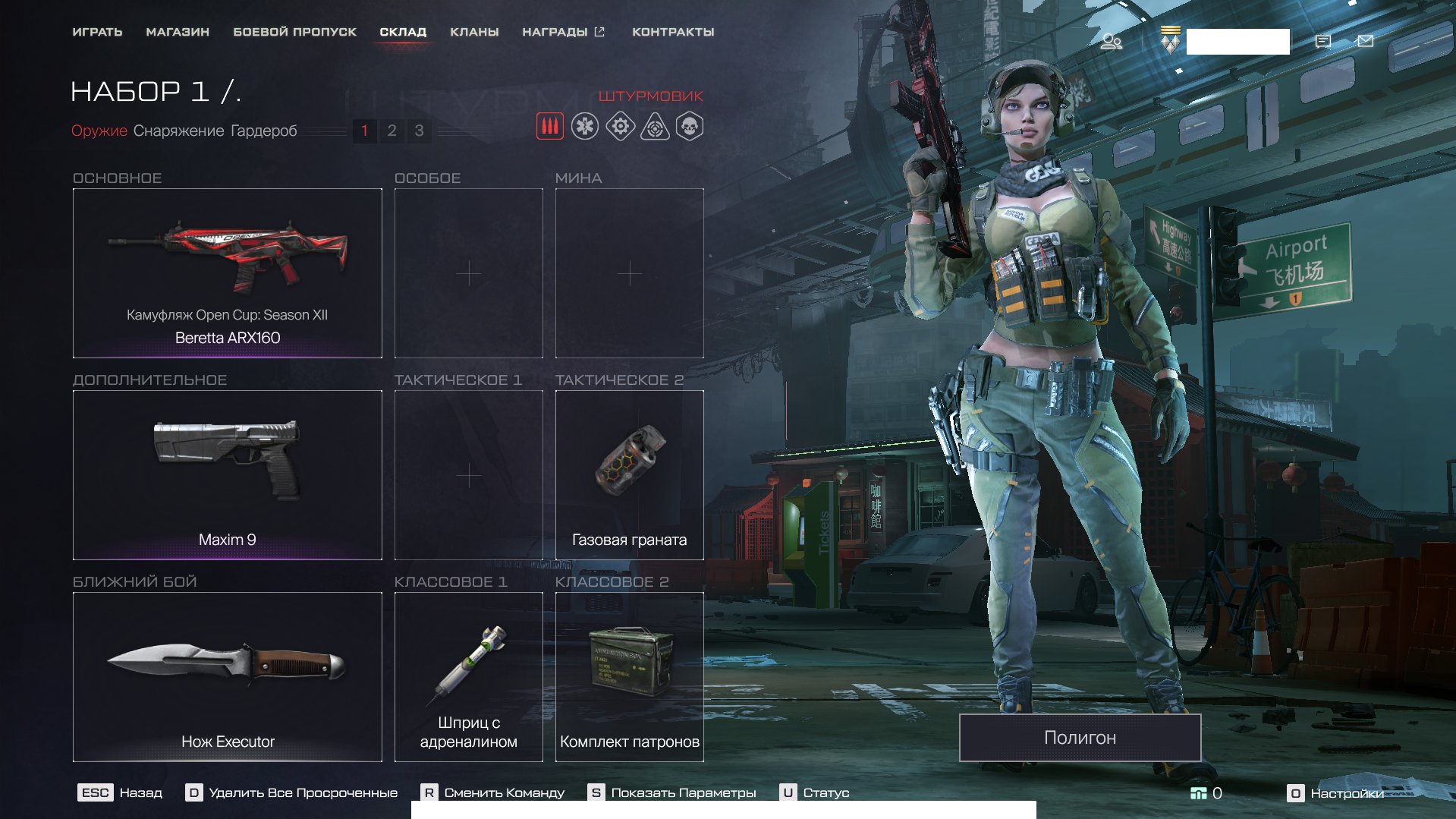The width and height of the screenshot is (1456, 819).
Task: Select the Maxim 9 pistol slot
Action: [x=227, y=475]
